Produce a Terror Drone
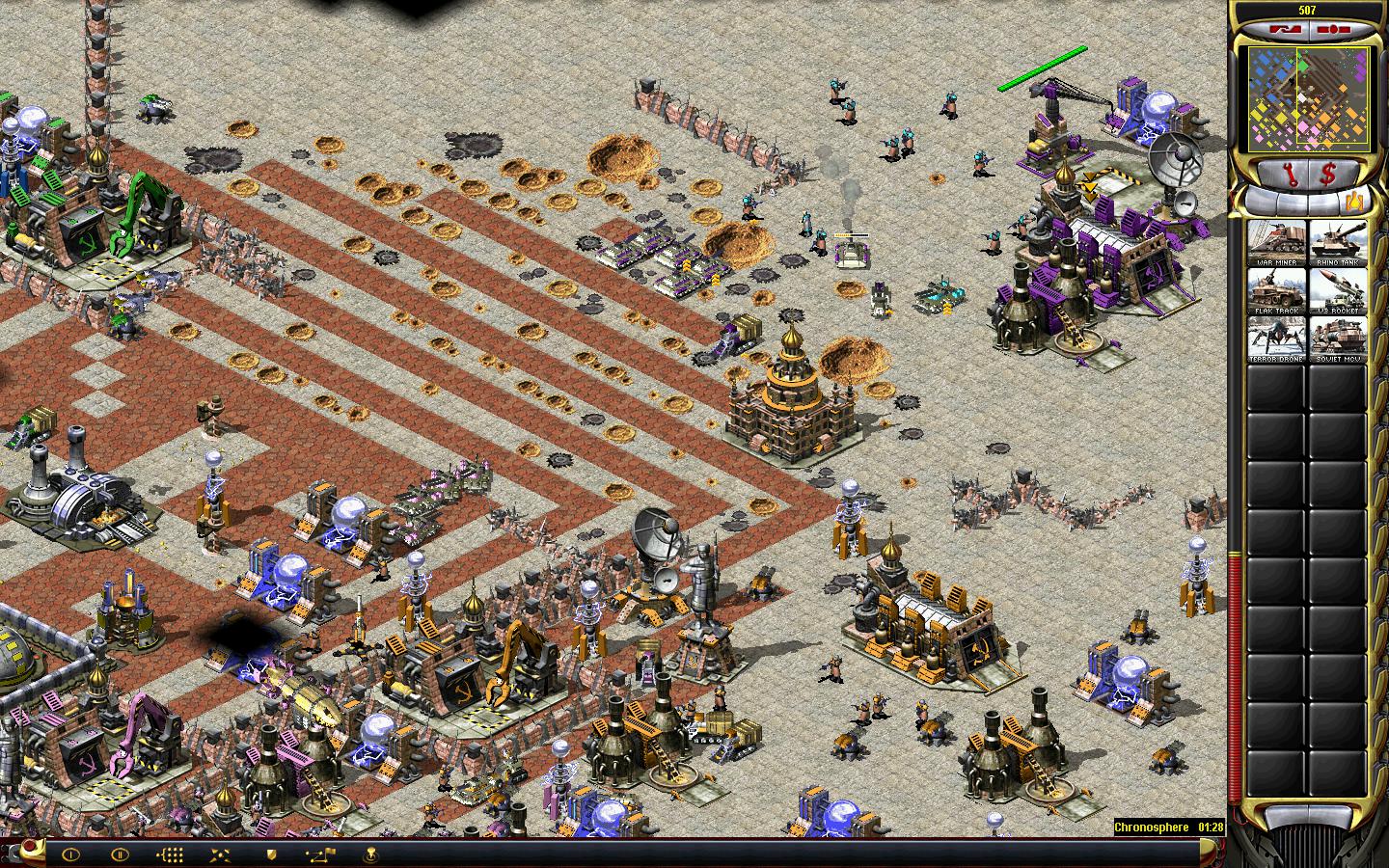This screenshot has width=1389, height=868. point(1276,339)
